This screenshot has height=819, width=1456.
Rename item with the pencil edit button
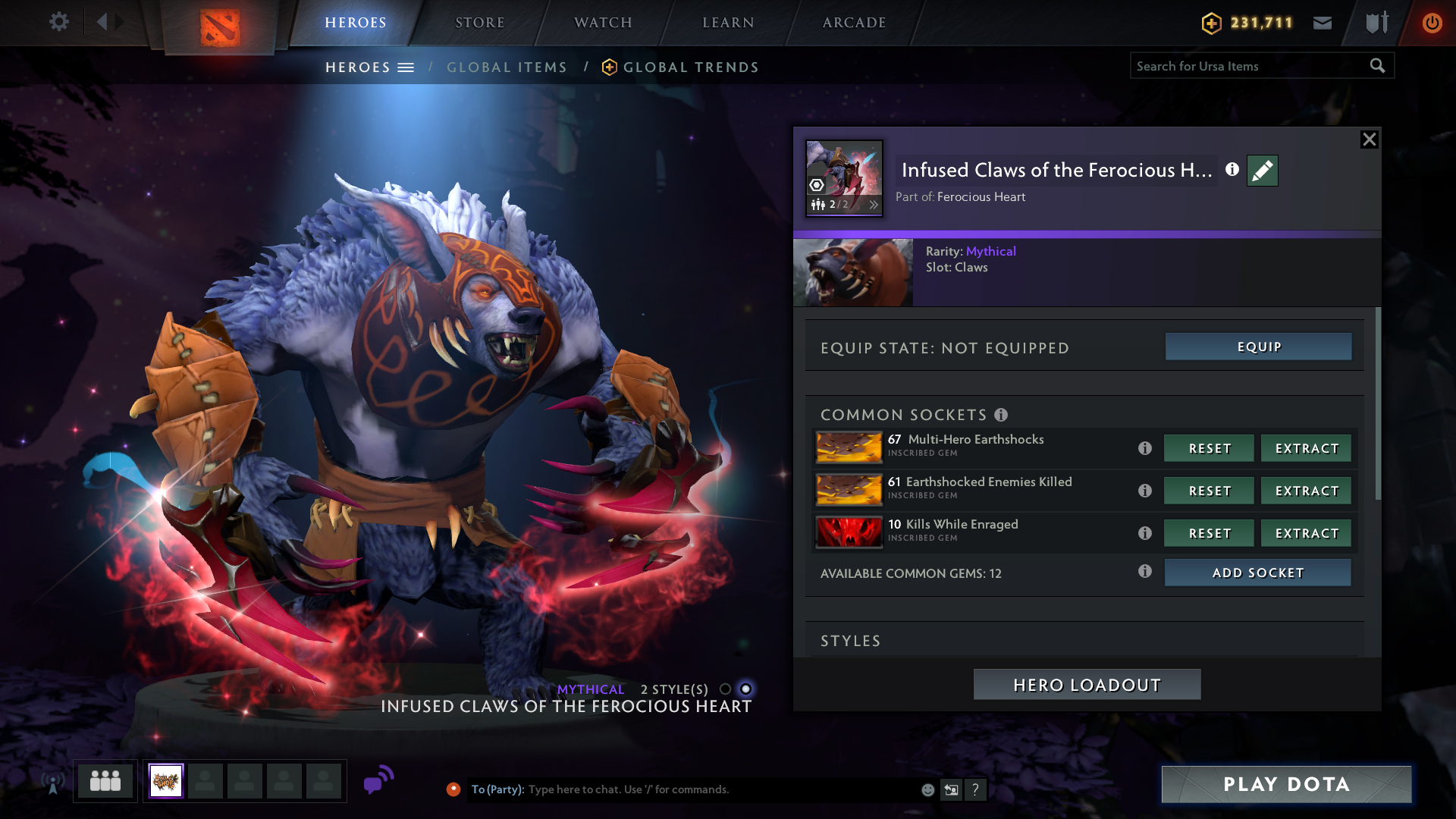coord(1262,171)
